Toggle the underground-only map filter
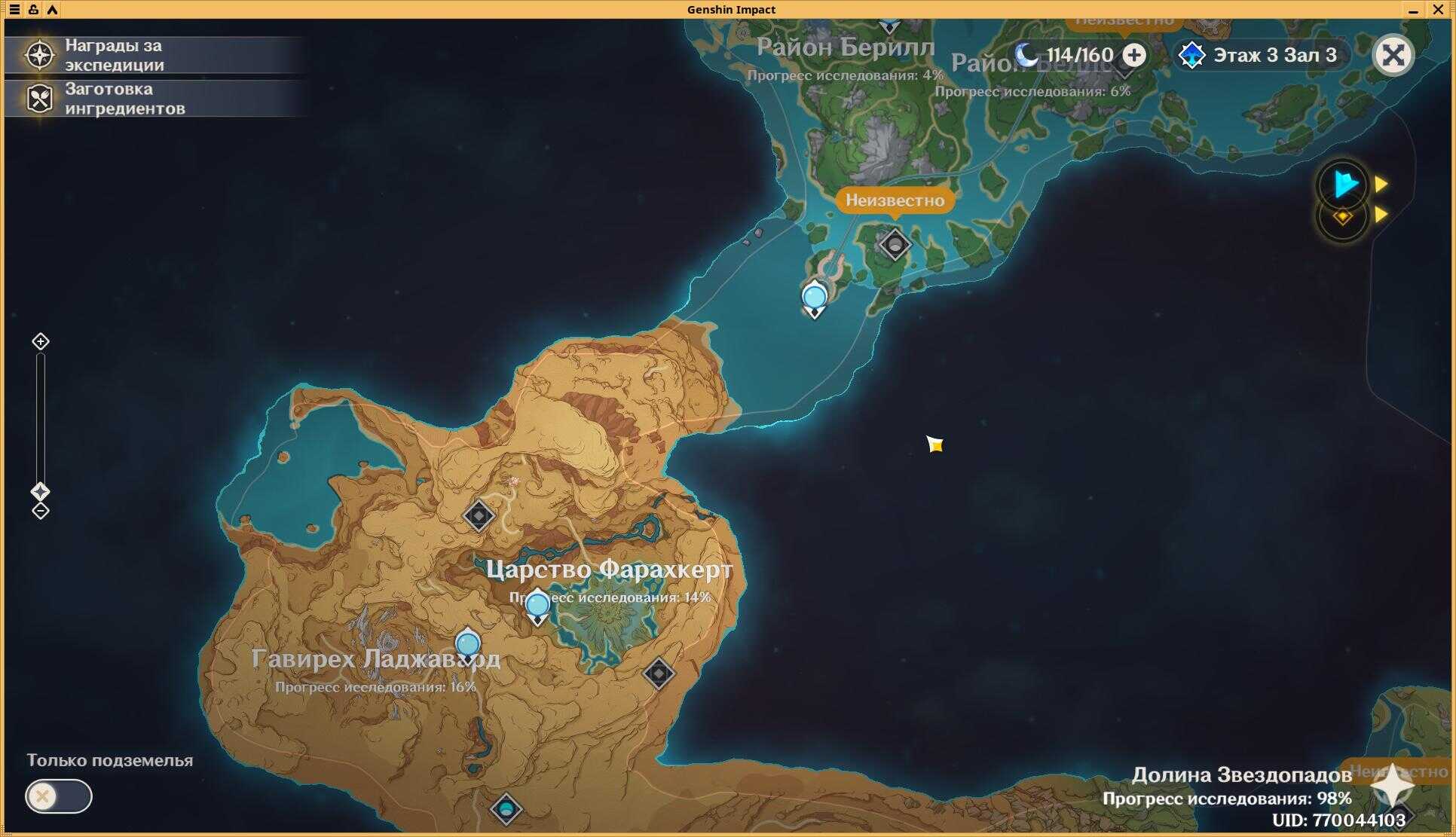This screenshot has width=1456, height=837. click(x=58, y=796)
